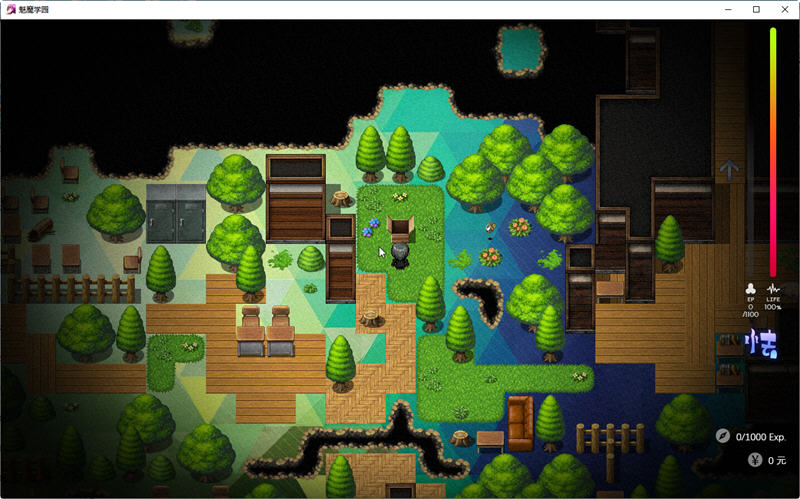Click the LIFE heartbeat icon
Viewport: 800px width, 499px height.
point(773,287)
